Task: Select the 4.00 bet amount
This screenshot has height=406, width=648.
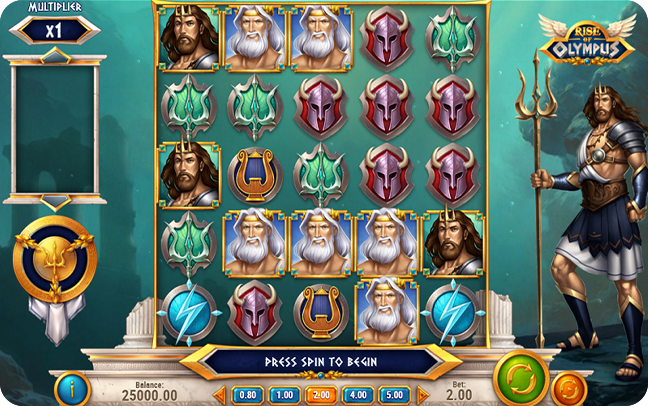Action: (x=358, y=395)
